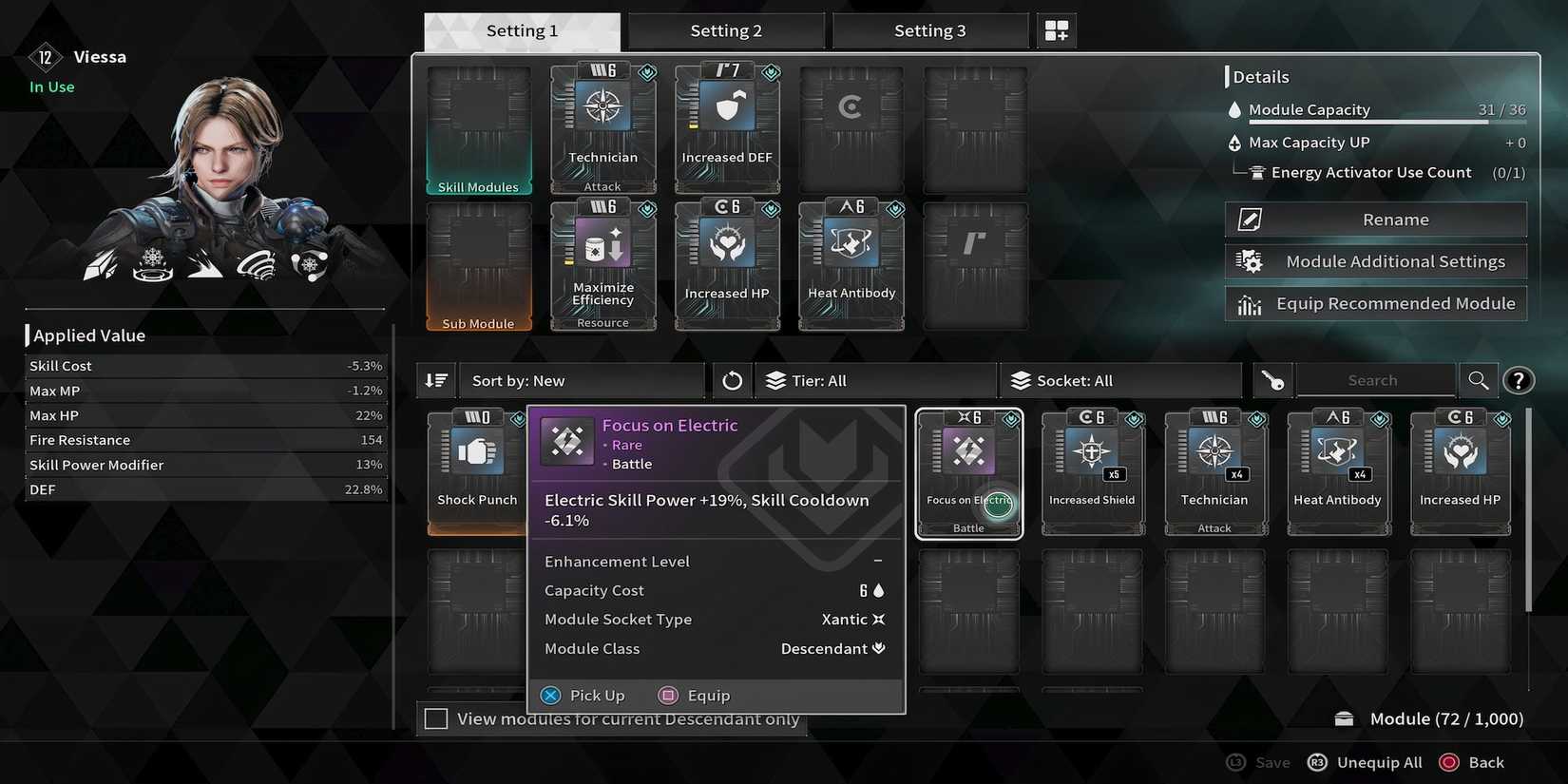This screenshot has width=1568, height=784.
Task: Click the sort order icon beside Sort by
Action: coord(435,380)
